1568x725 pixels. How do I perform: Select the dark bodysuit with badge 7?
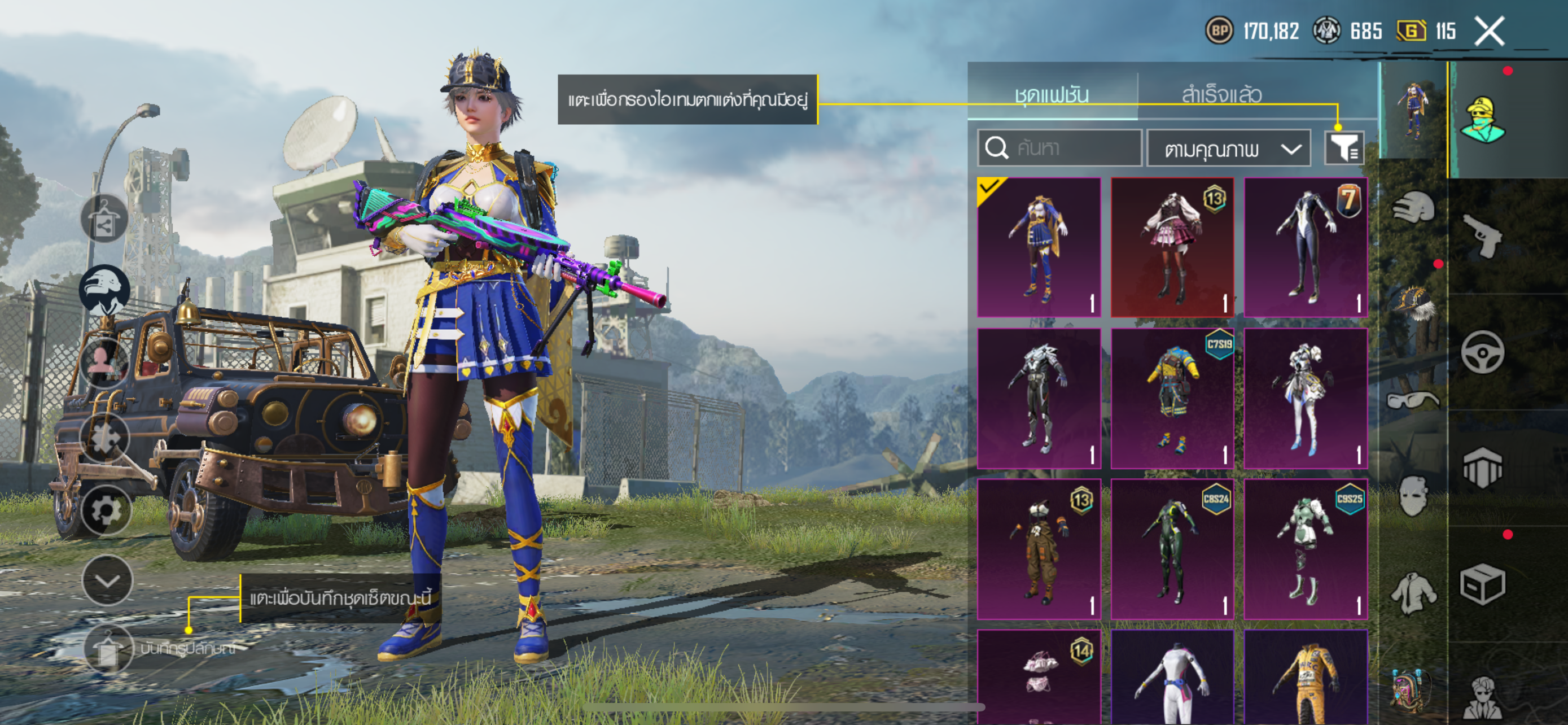click(x=1306, y=247)
